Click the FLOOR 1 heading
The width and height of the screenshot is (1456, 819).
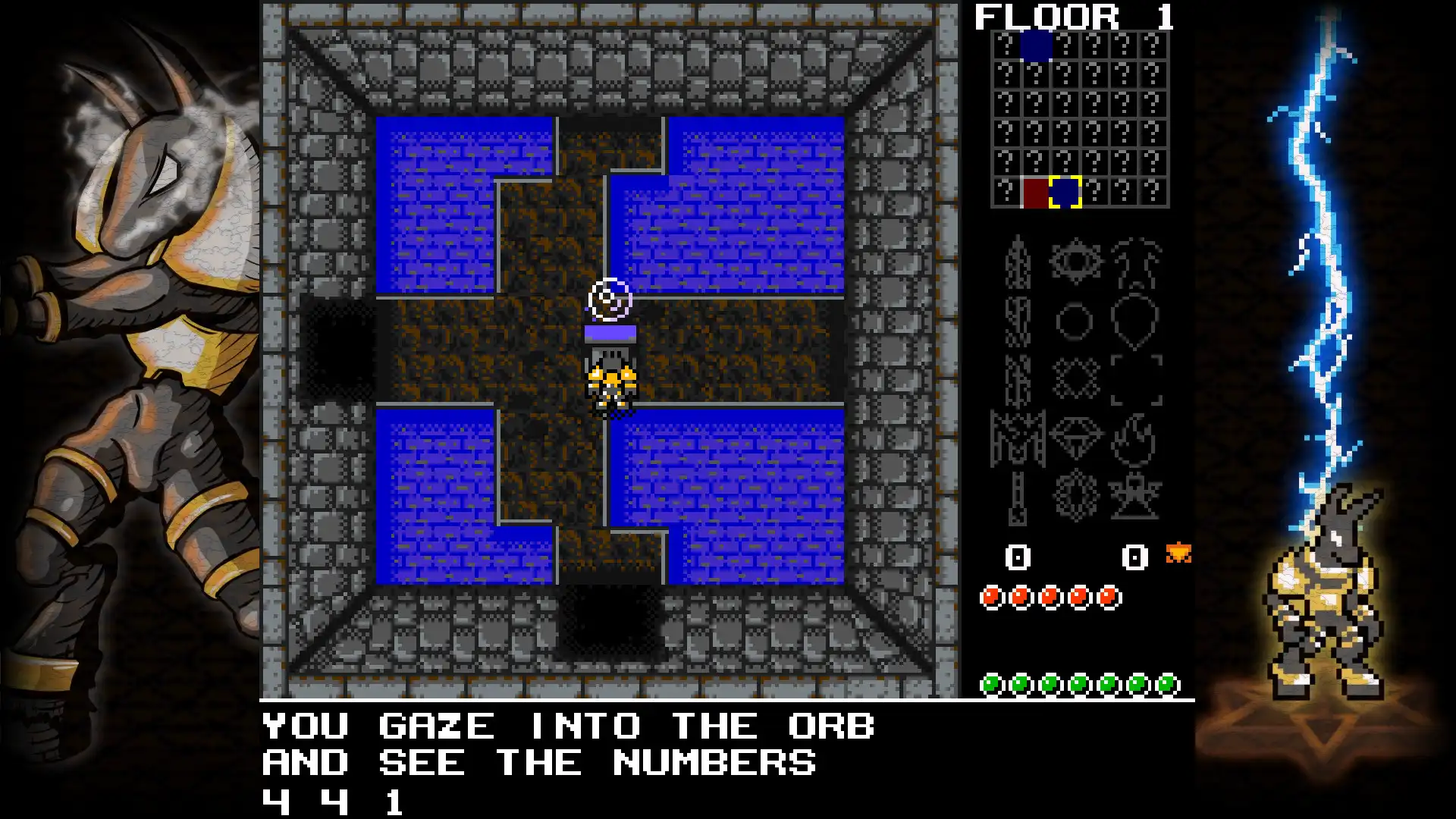click(x=1071, y=17)
